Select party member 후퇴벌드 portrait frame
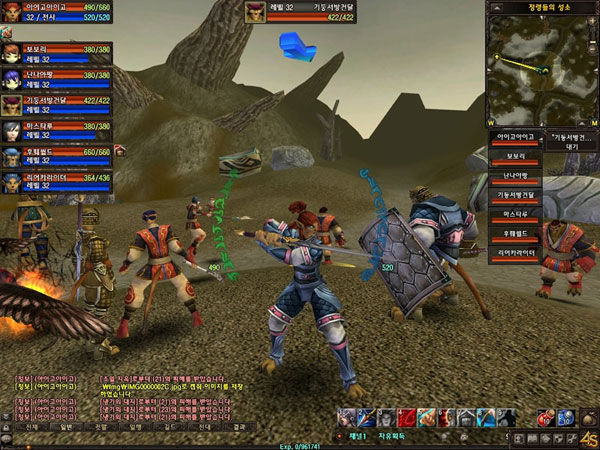600x450 pixels. (x=12, y=157)
